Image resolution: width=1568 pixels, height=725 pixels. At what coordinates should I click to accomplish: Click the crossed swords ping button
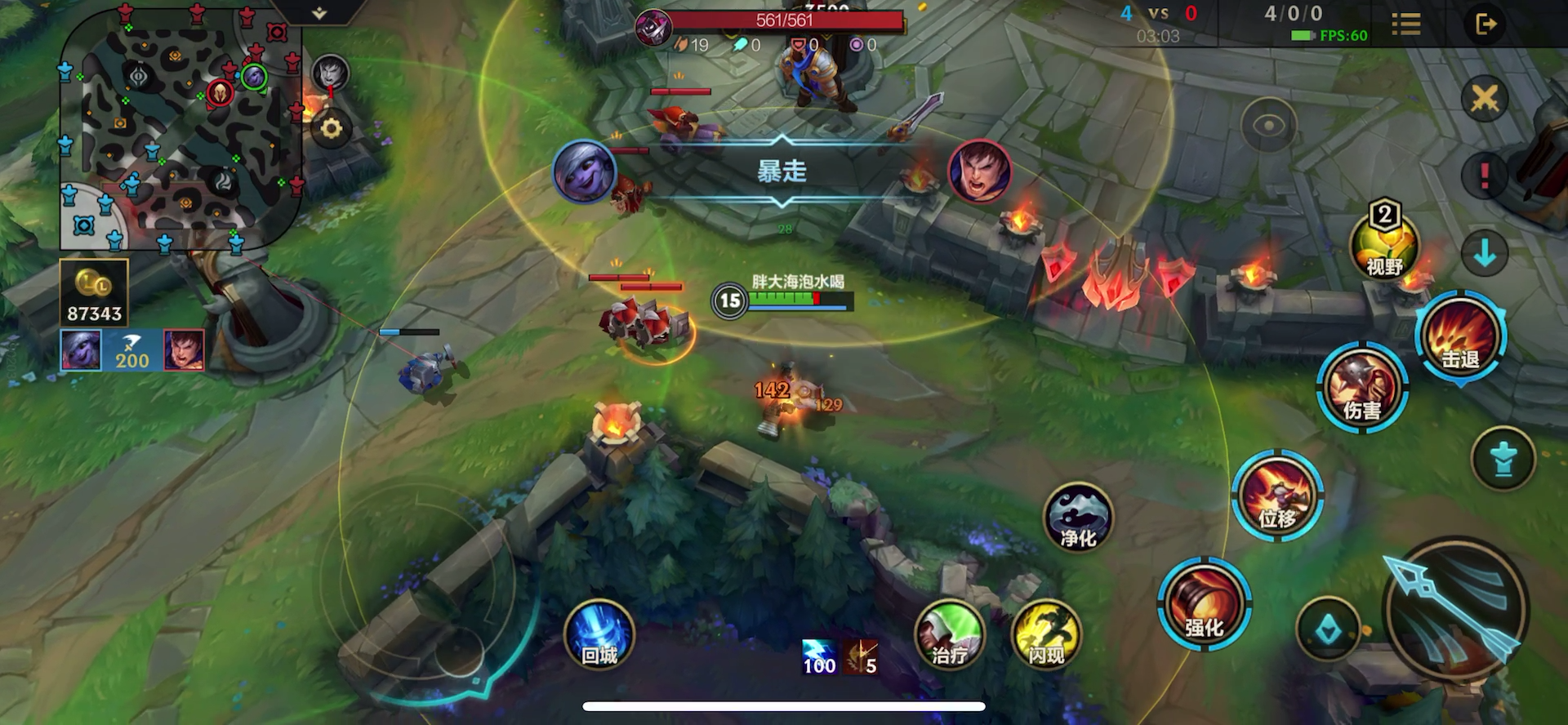point(1484,99)
